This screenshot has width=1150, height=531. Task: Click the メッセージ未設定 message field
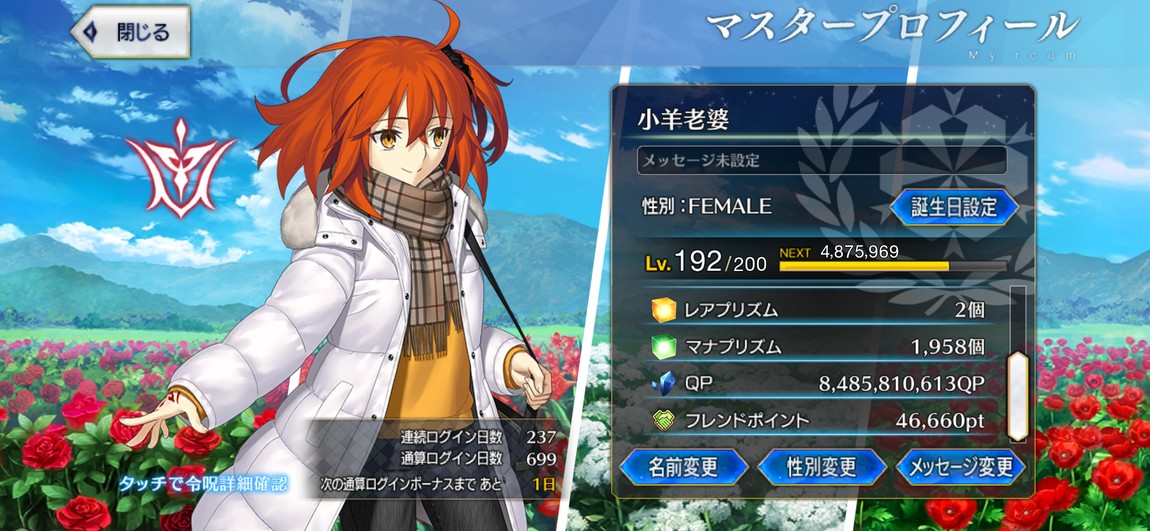[x=821, y=160]
